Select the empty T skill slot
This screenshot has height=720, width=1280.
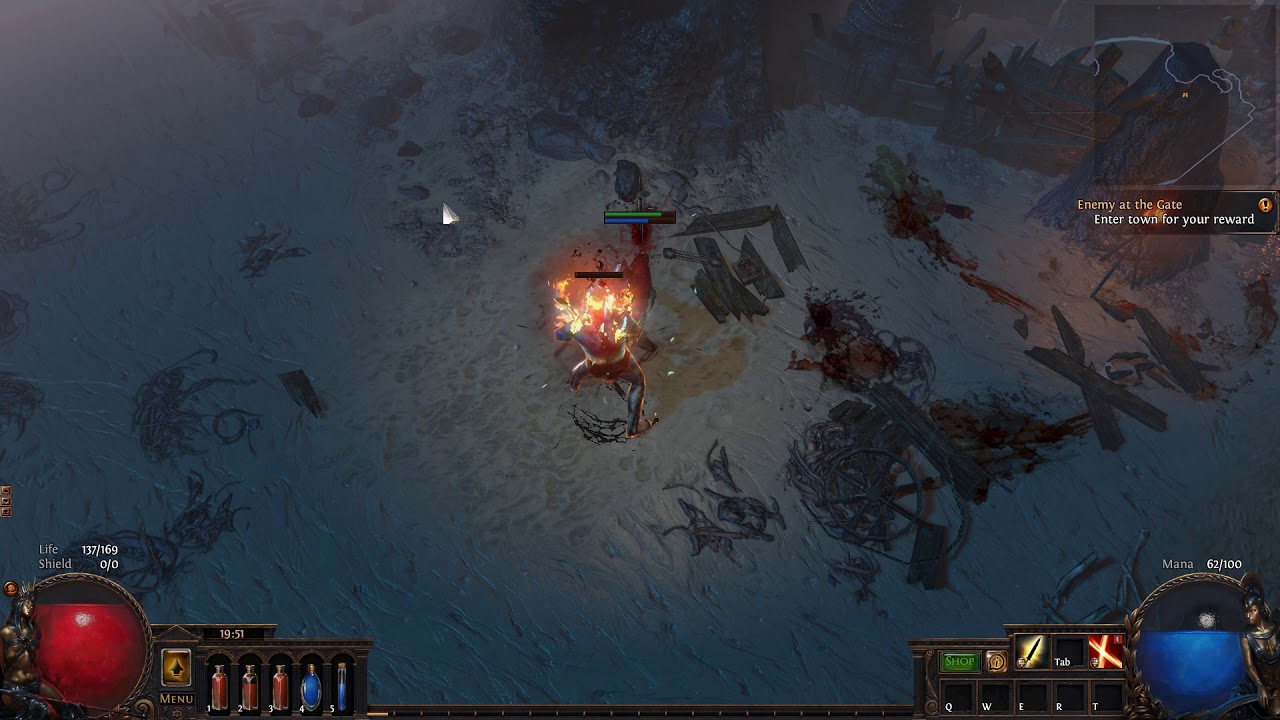point(1104,696)
